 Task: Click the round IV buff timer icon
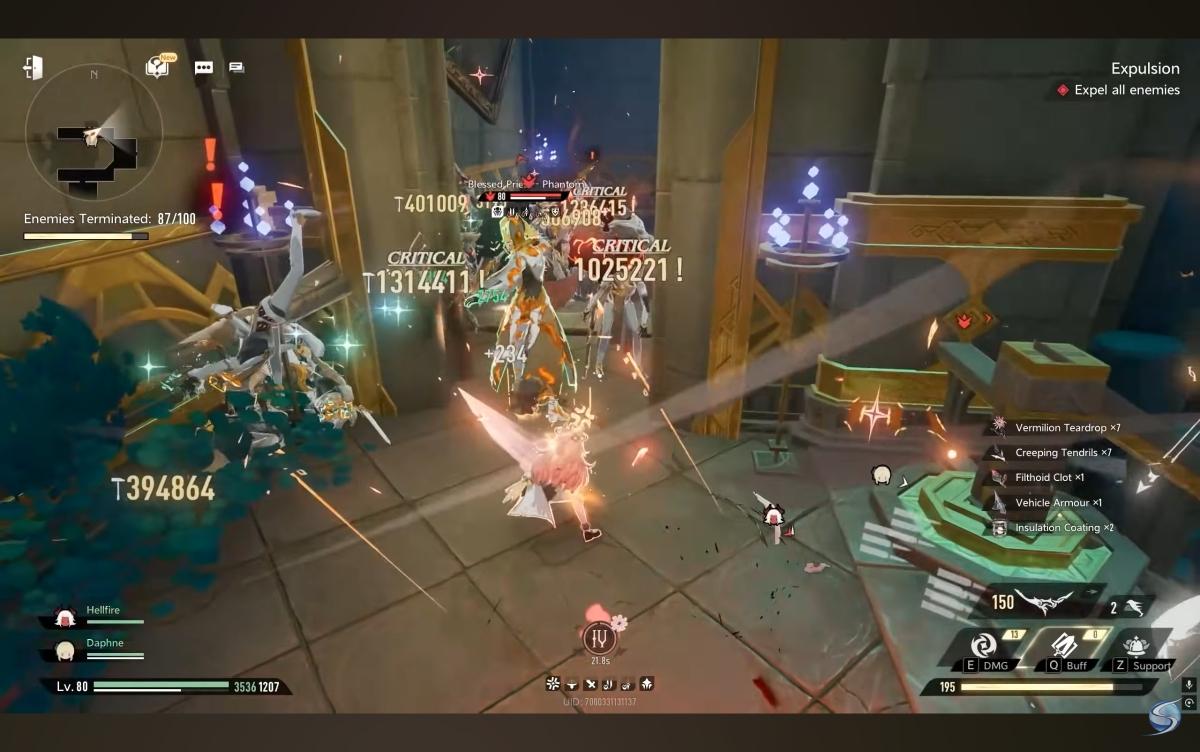pyautogui.click(x=599, y=637)
